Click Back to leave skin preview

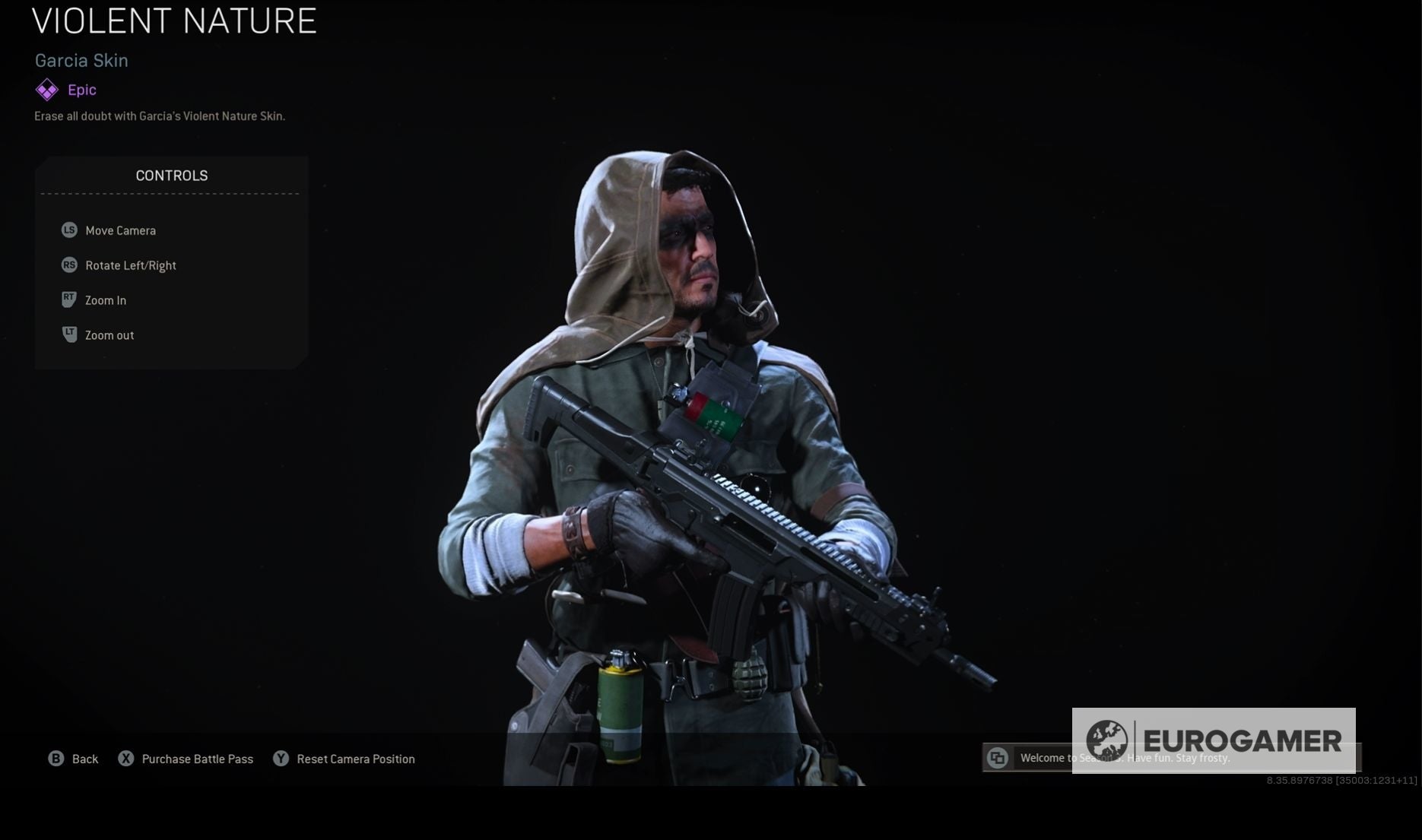point(84,759)
